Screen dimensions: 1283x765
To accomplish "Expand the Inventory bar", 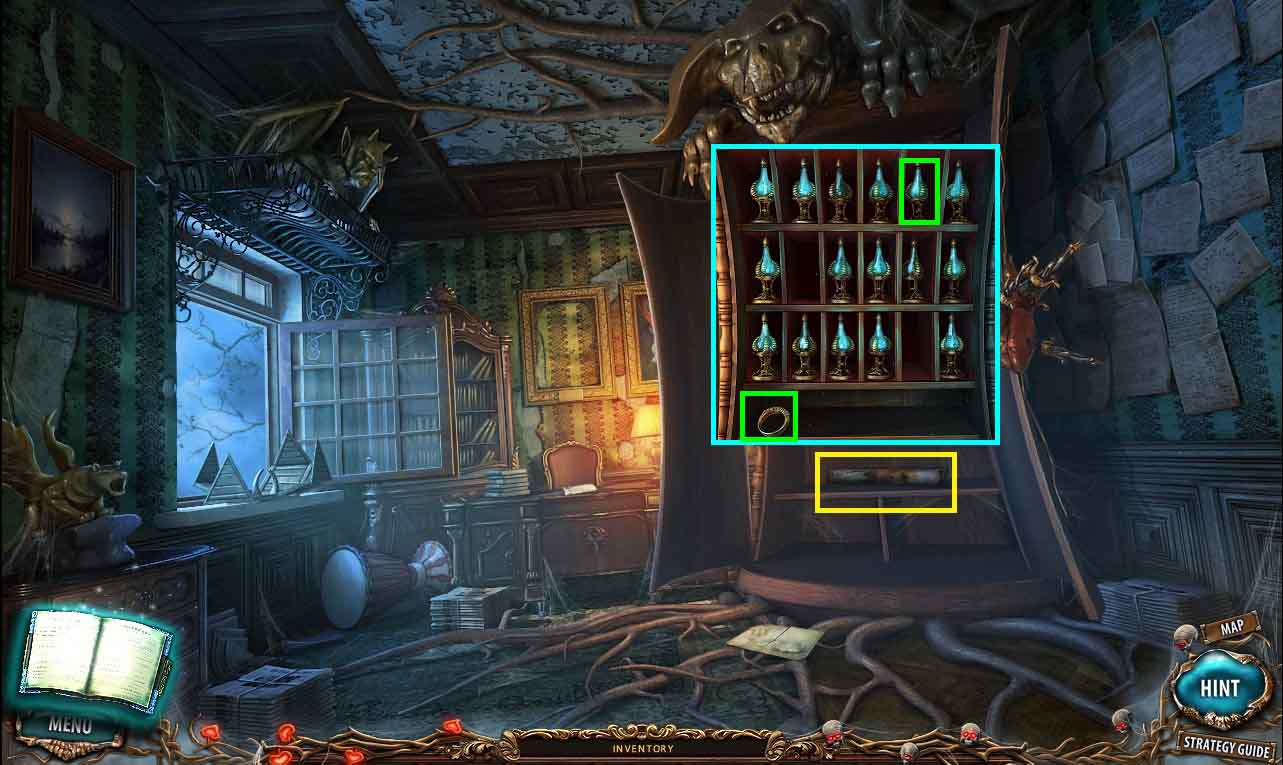I will coord(643,748).
